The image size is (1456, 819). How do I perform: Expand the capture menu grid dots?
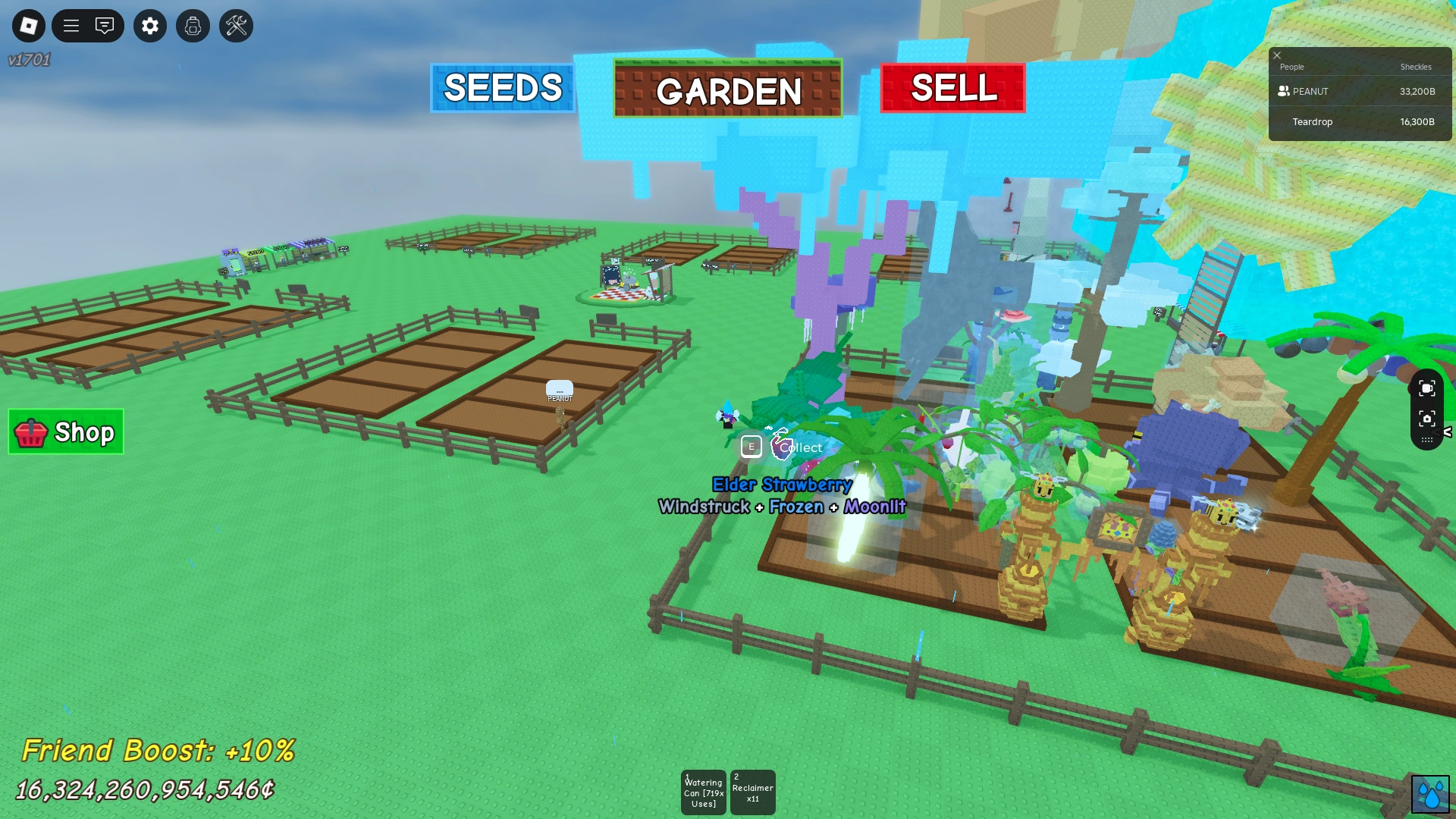coord(1427,440)
